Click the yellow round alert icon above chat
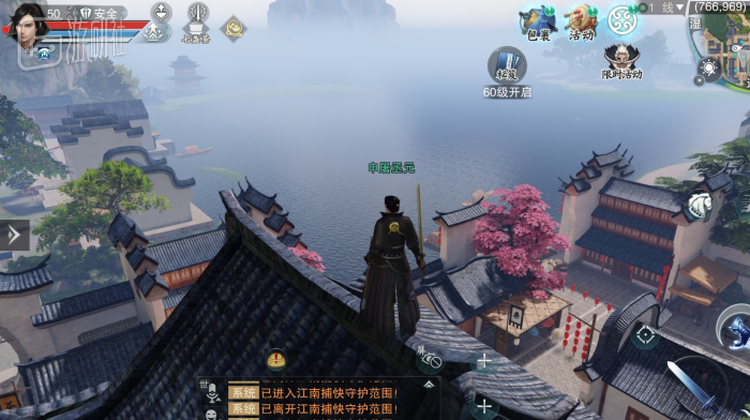Viewport: 750px width, 420px height. [276, 360]
